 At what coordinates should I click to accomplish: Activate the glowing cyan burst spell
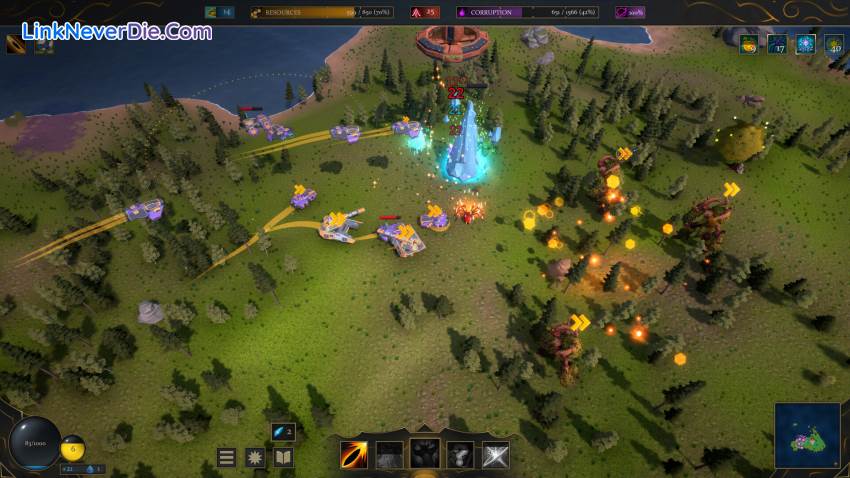tap(805, 44)
